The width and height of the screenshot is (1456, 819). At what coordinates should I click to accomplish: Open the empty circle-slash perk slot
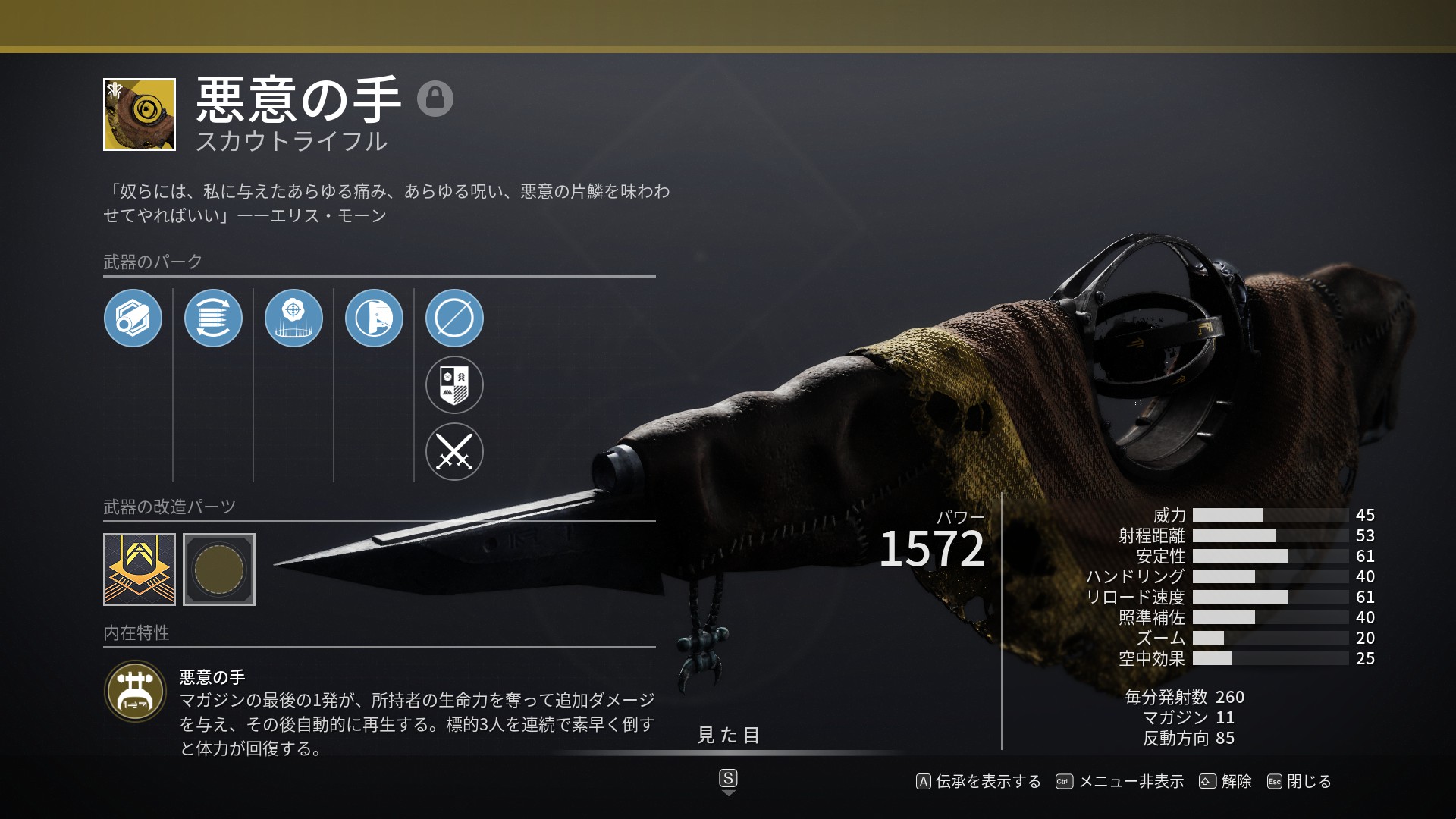(454, 318)
